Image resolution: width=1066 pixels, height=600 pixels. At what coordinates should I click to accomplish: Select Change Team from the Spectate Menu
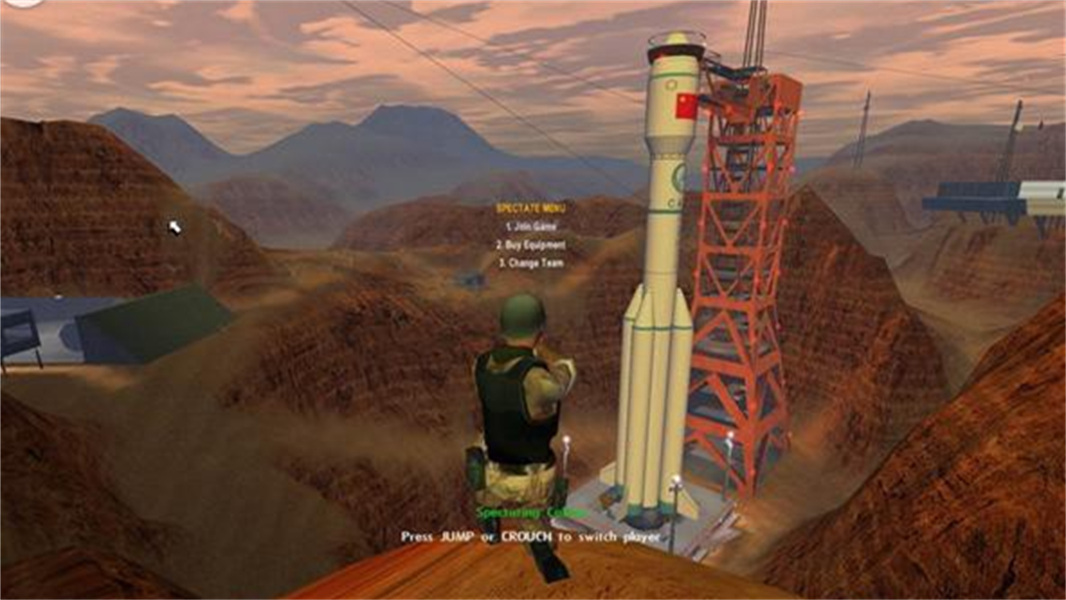530,263
